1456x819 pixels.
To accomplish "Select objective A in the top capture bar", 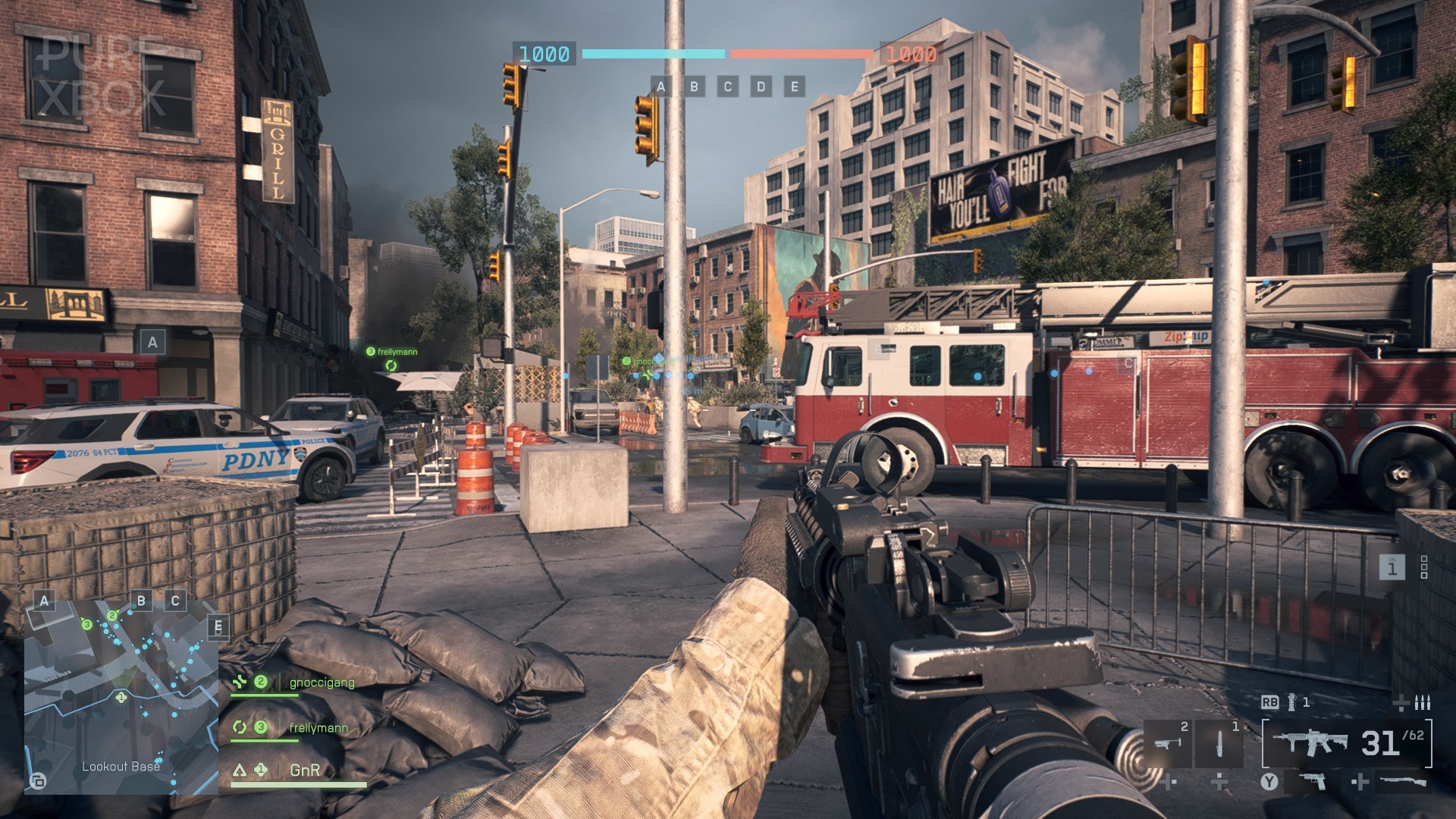I will pyautogui.click(x=661, y=86).
